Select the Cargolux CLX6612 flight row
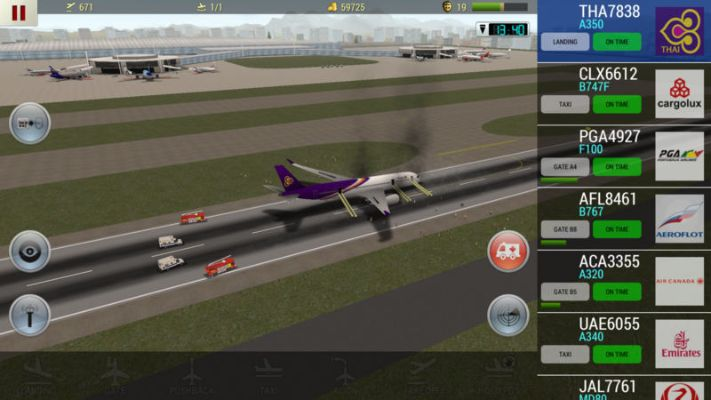The image size is (711, 400). 608,74
